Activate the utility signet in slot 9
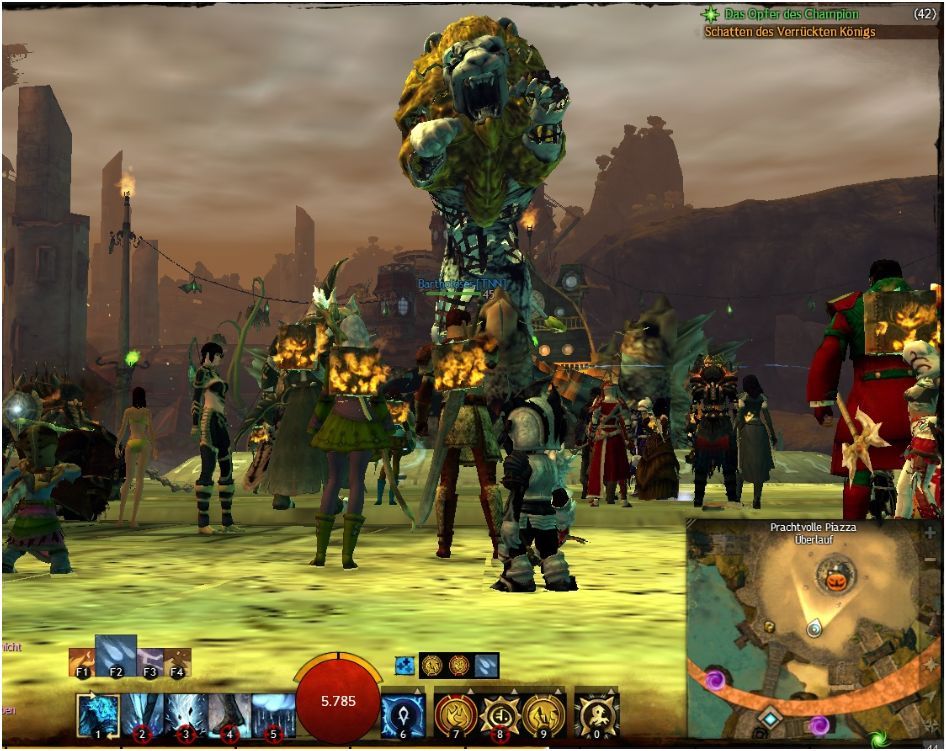Image resolution: width=947 pixels, height=751 pixels. (x=543, y=716)
